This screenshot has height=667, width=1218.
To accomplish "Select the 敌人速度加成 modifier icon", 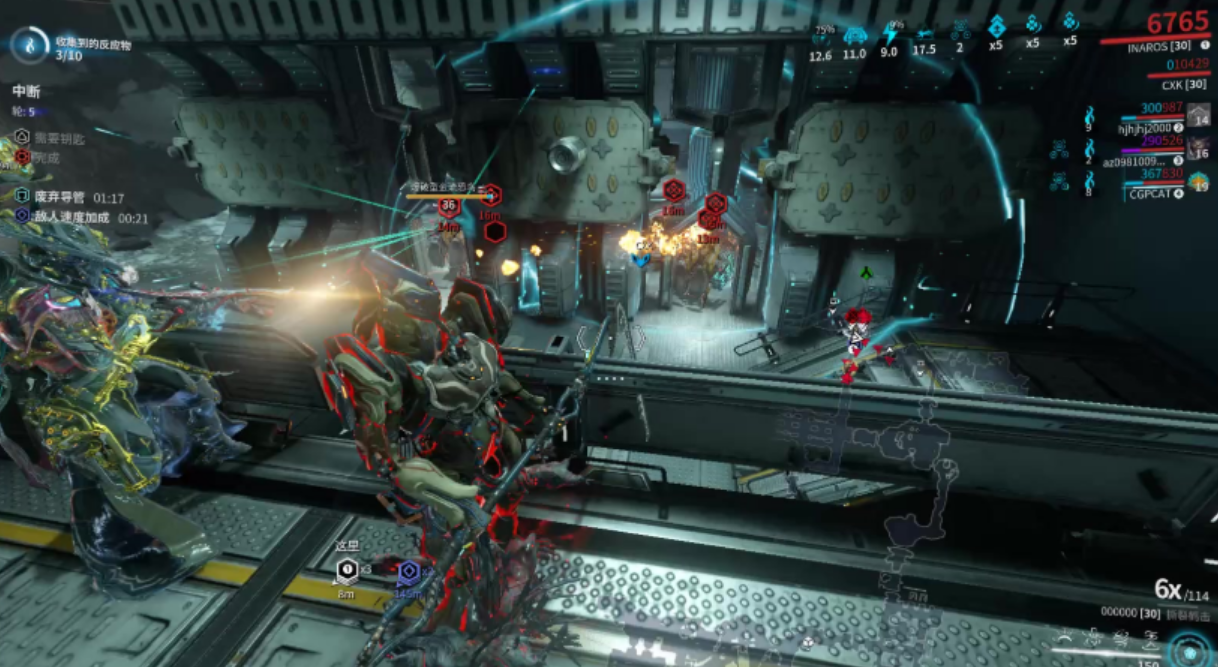I will pyautogui.click(x=23, y=216).
